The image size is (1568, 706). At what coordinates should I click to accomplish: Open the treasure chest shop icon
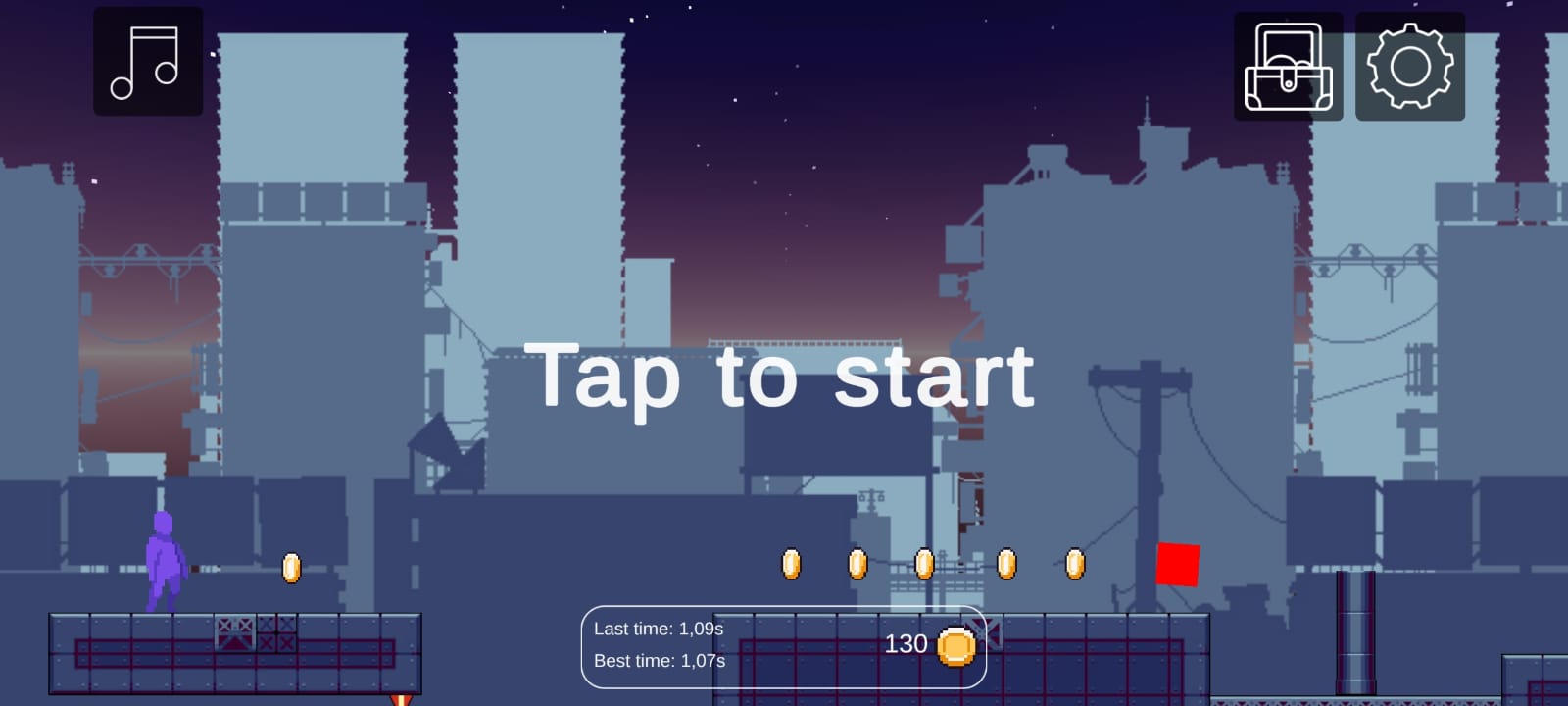pos(1287,66)
